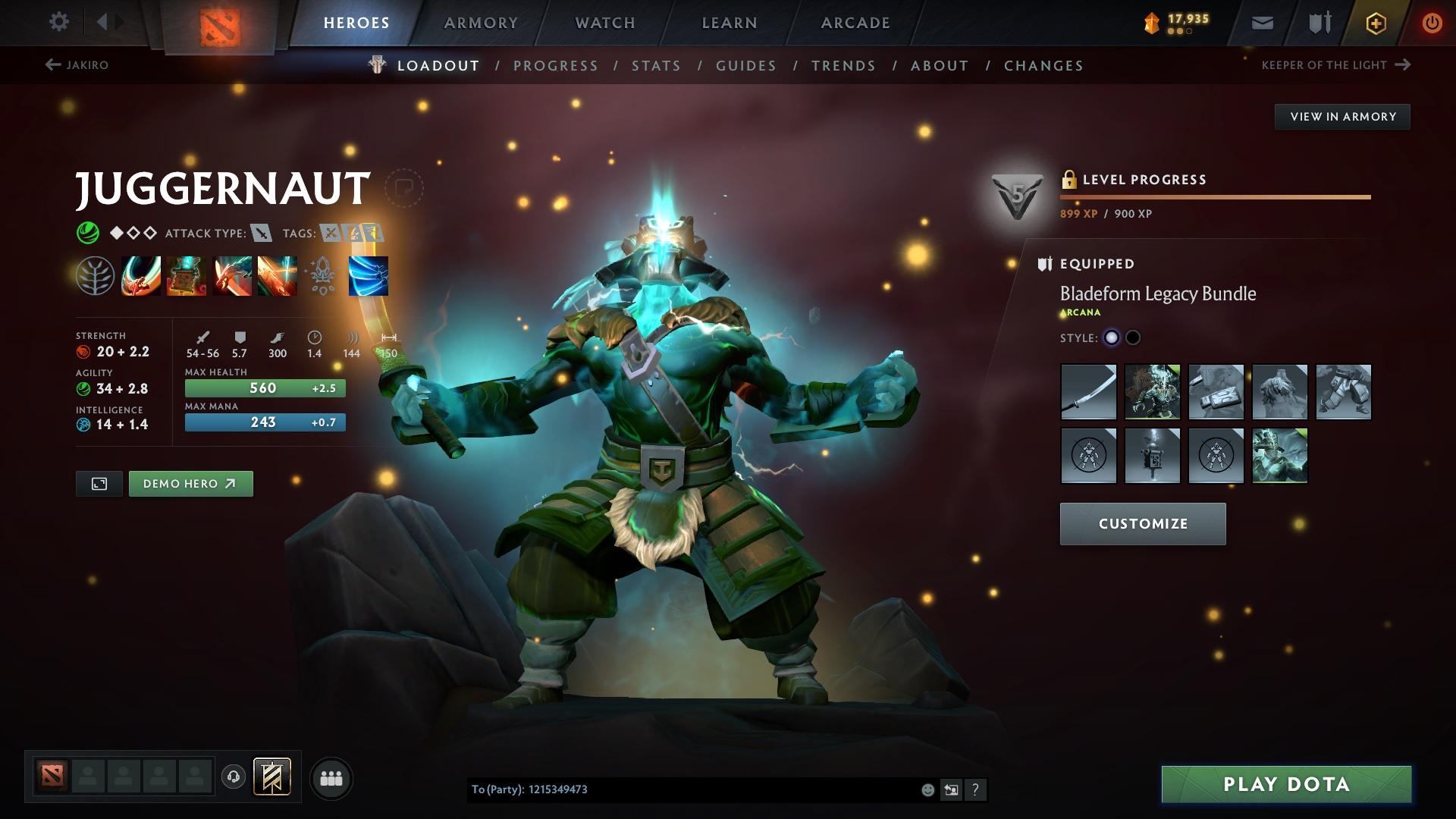Screen dimensions: 1456x819
Task: Click the Aghanim's Scepter upgrade icon
Action: point(321,275)
